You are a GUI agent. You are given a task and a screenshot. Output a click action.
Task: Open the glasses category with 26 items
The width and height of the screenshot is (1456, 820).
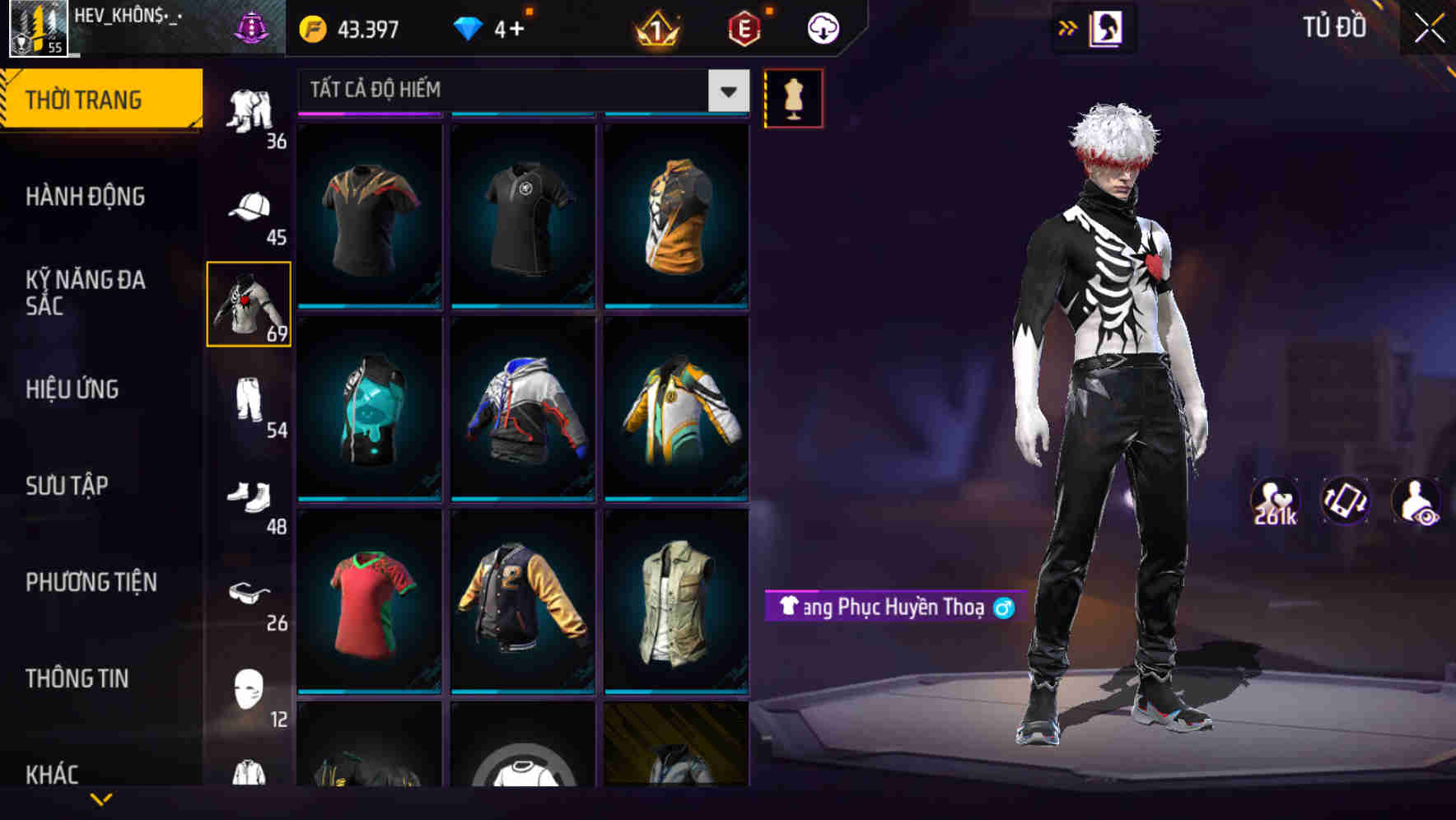click(251, 594)
